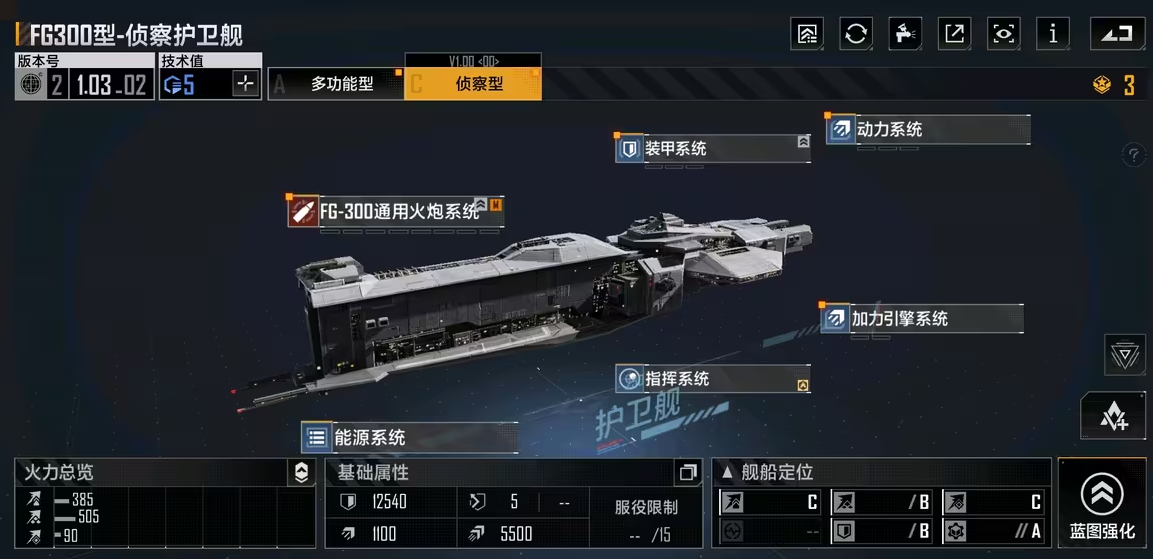Open the share export icon

coord(954,33)
